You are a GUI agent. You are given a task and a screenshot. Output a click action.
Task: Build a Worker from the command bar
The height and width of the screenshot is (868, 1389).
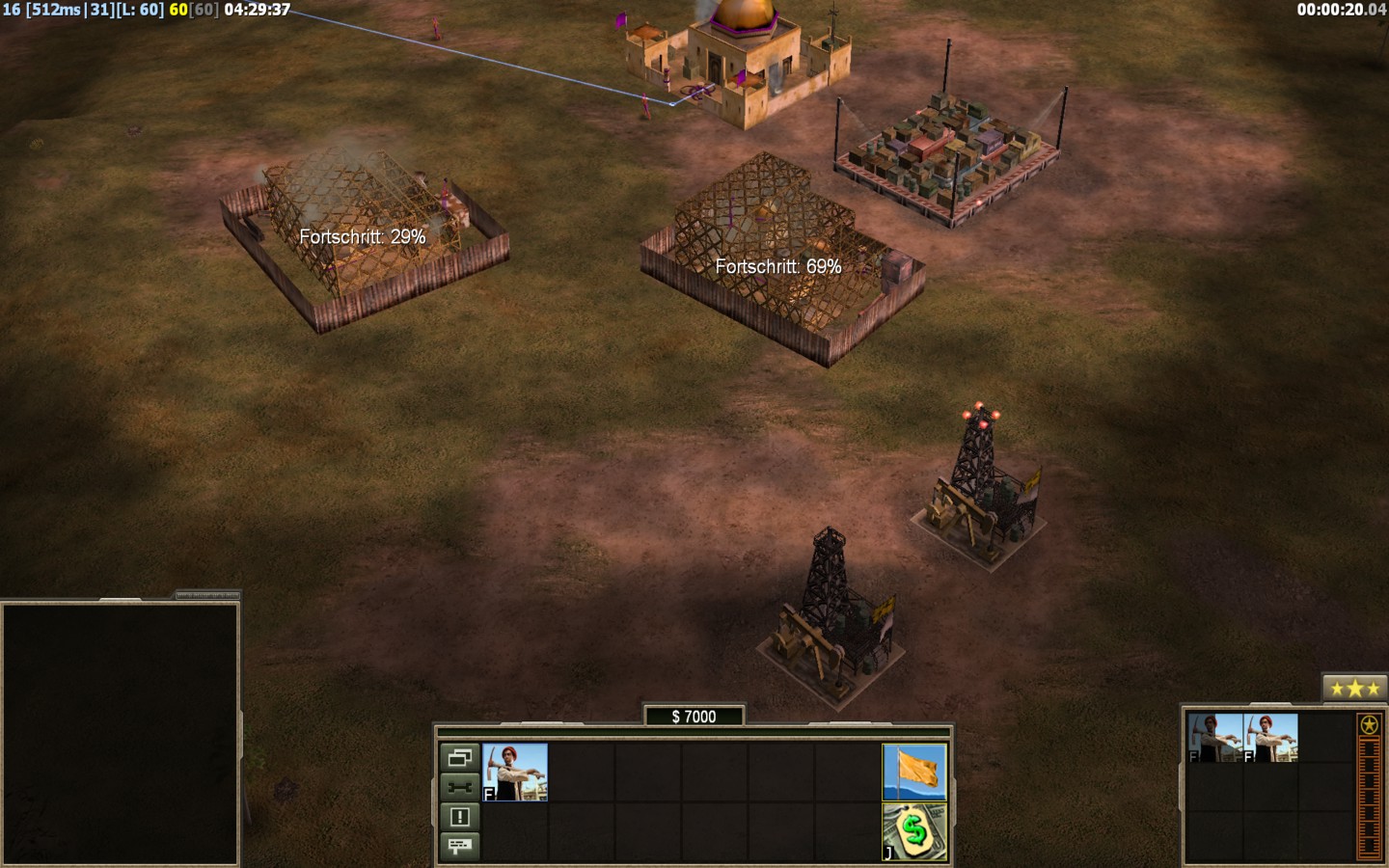(515, 772)
